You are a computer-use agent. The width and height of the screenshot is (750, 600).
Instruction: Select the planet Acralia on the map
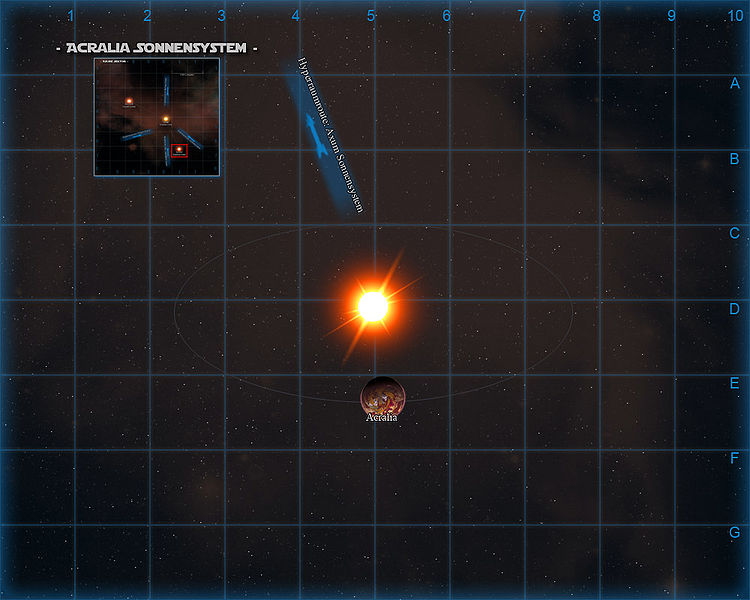point(383,397)
